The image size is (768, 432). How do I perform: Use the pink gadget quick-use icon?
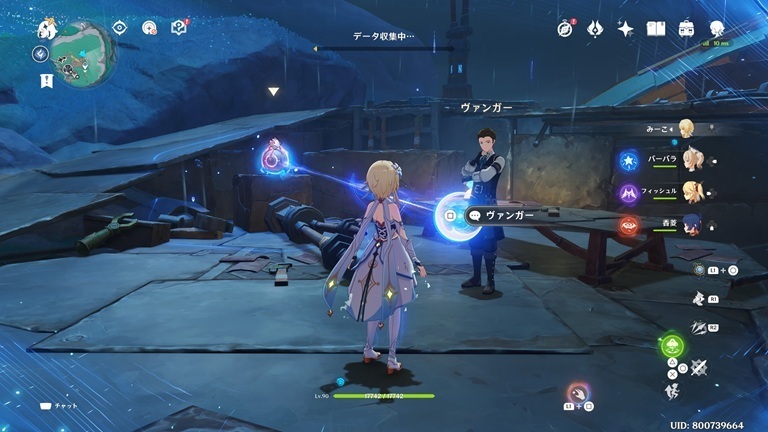click(577, 392)
